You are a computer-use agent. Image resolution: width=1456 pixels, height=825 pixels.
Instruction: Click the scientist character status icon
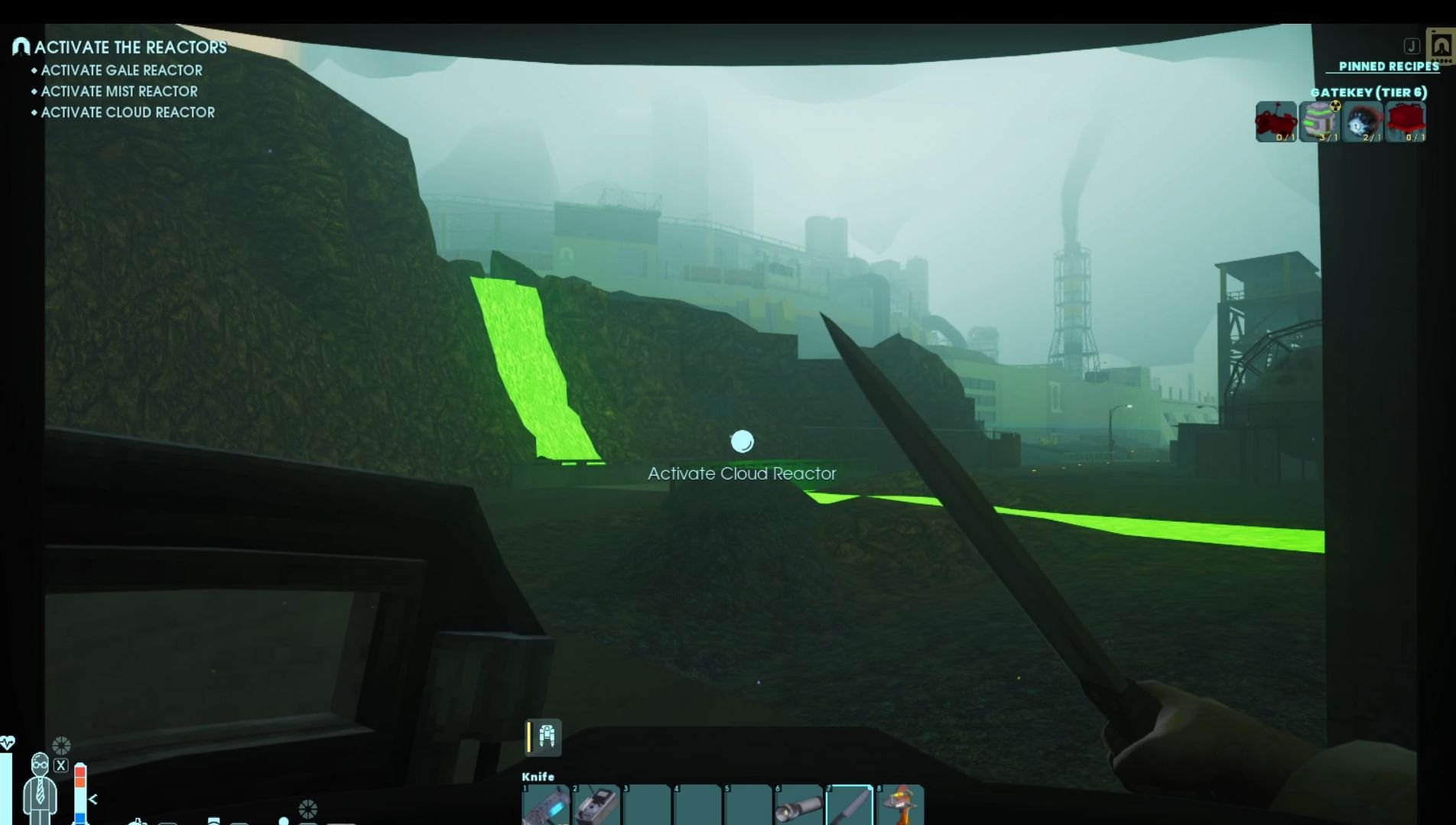(x=40, y=788)
